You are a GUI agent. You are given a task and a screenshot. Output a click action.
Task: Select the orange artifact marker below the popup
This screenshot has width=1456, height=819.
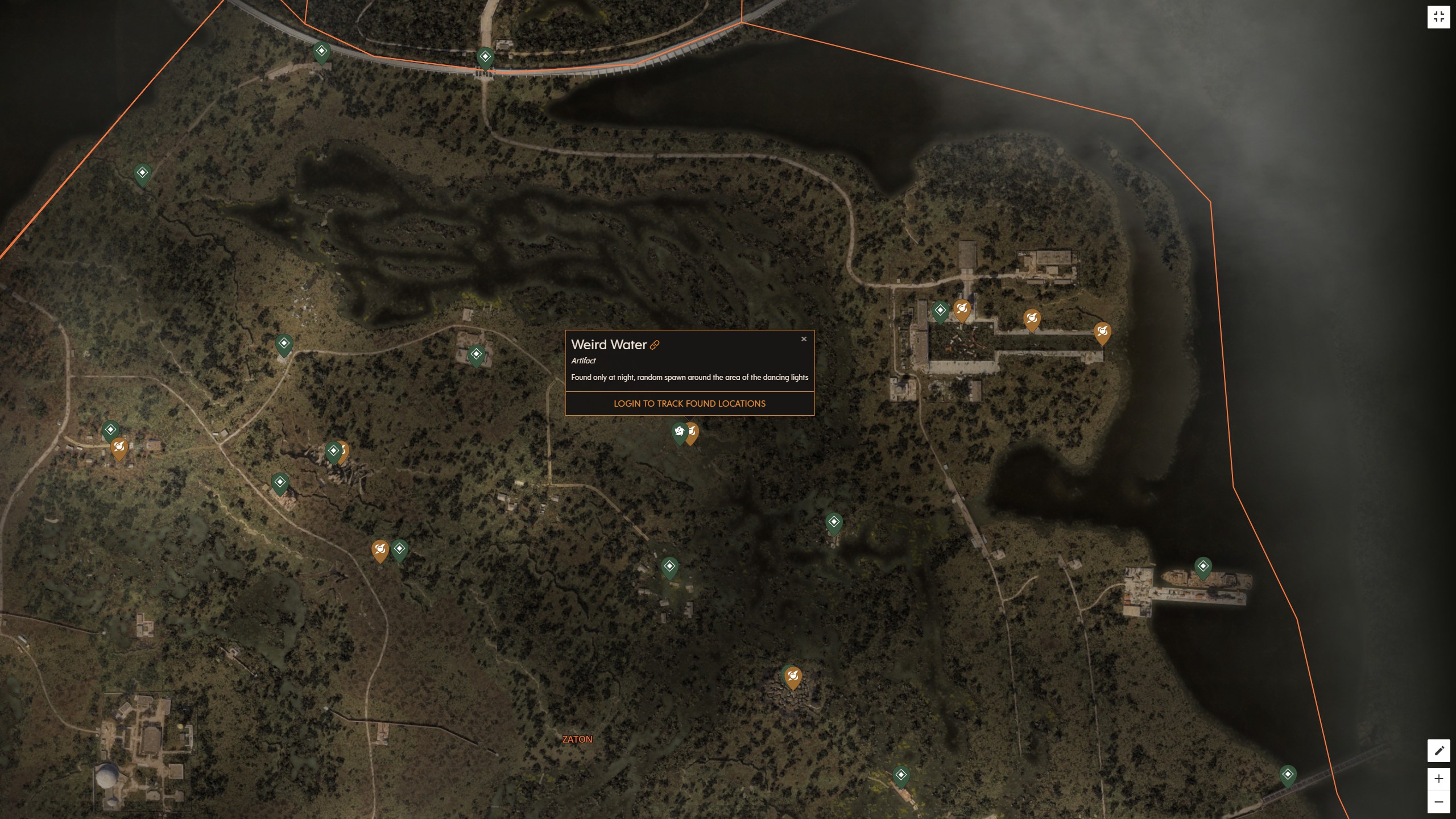click(692, 432)
